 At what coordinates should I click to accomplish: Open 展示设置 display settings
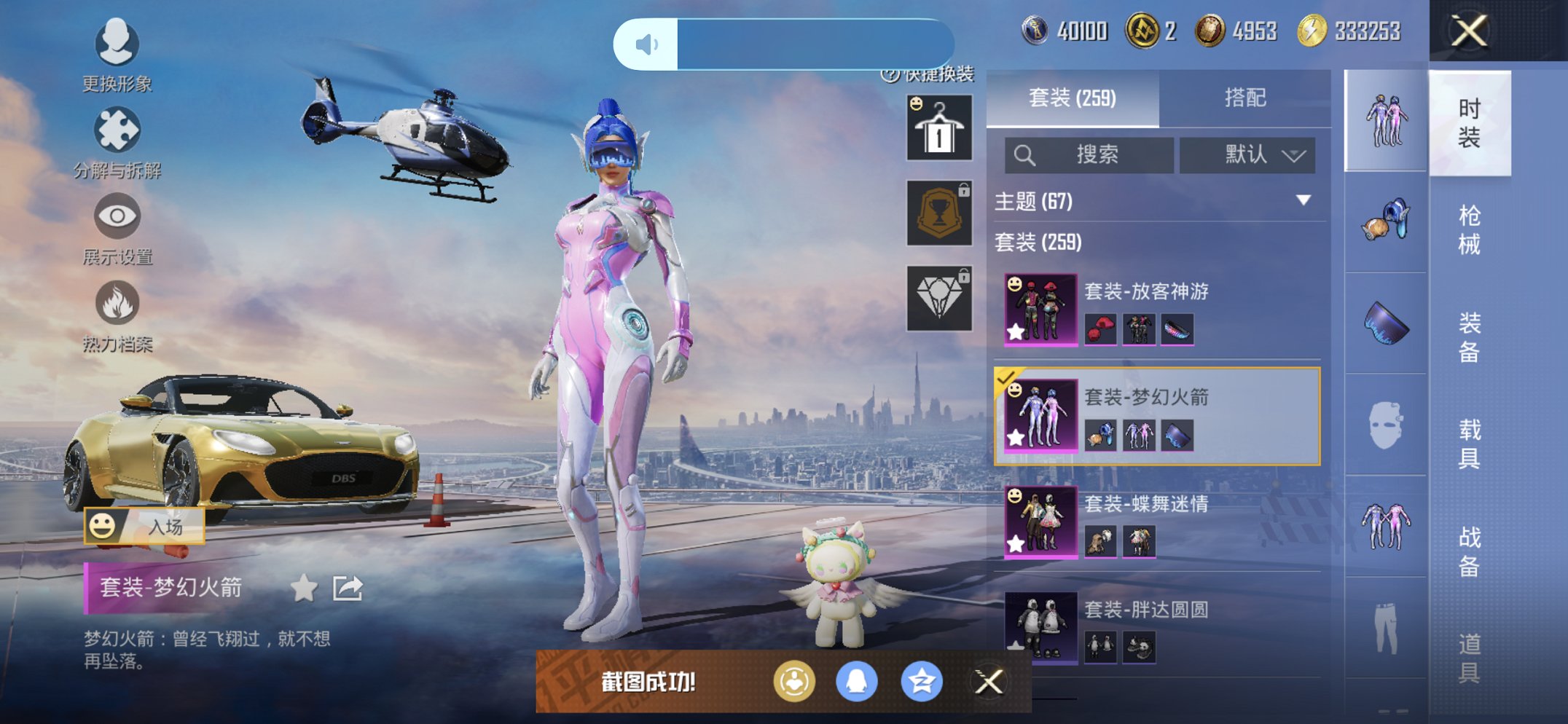pos(117,216)
